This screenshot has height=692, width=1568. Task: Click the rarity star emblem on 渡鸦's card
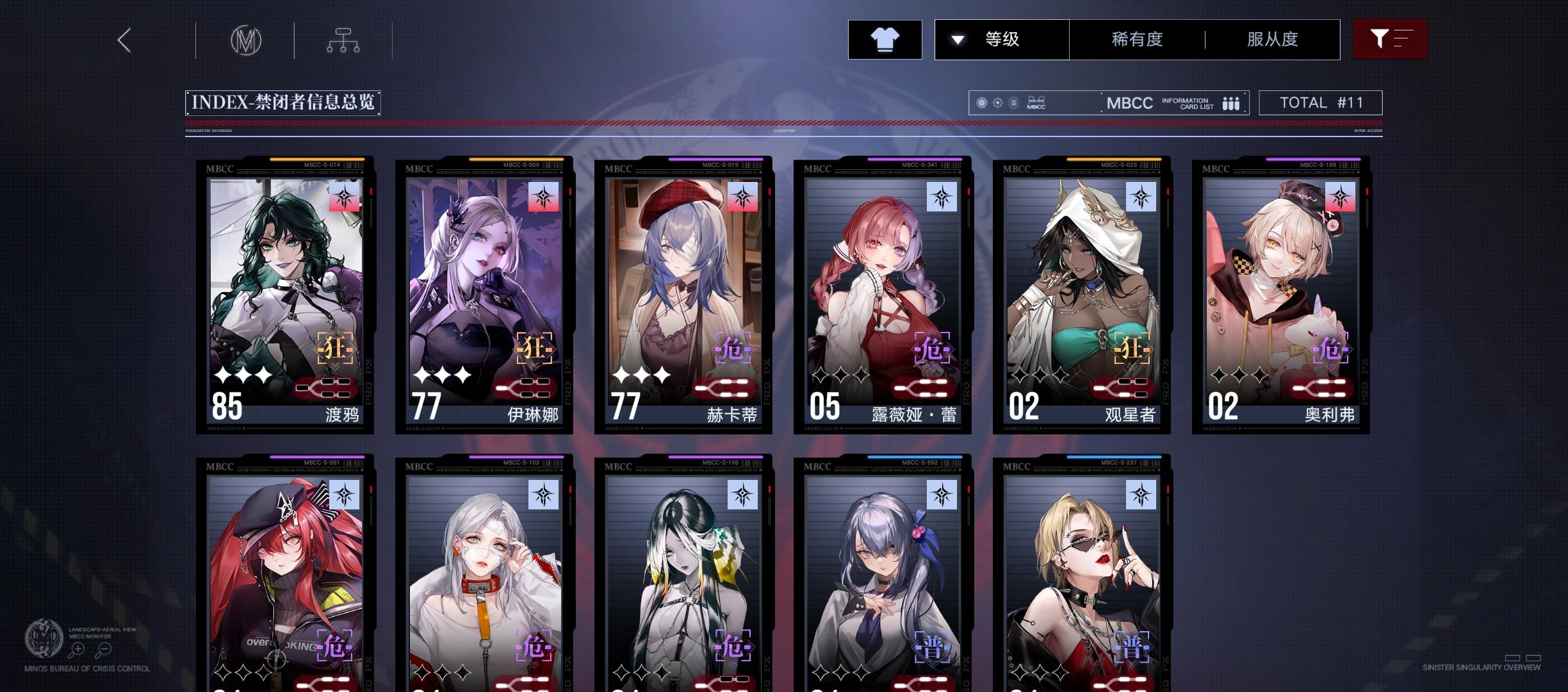click(345, 197)
